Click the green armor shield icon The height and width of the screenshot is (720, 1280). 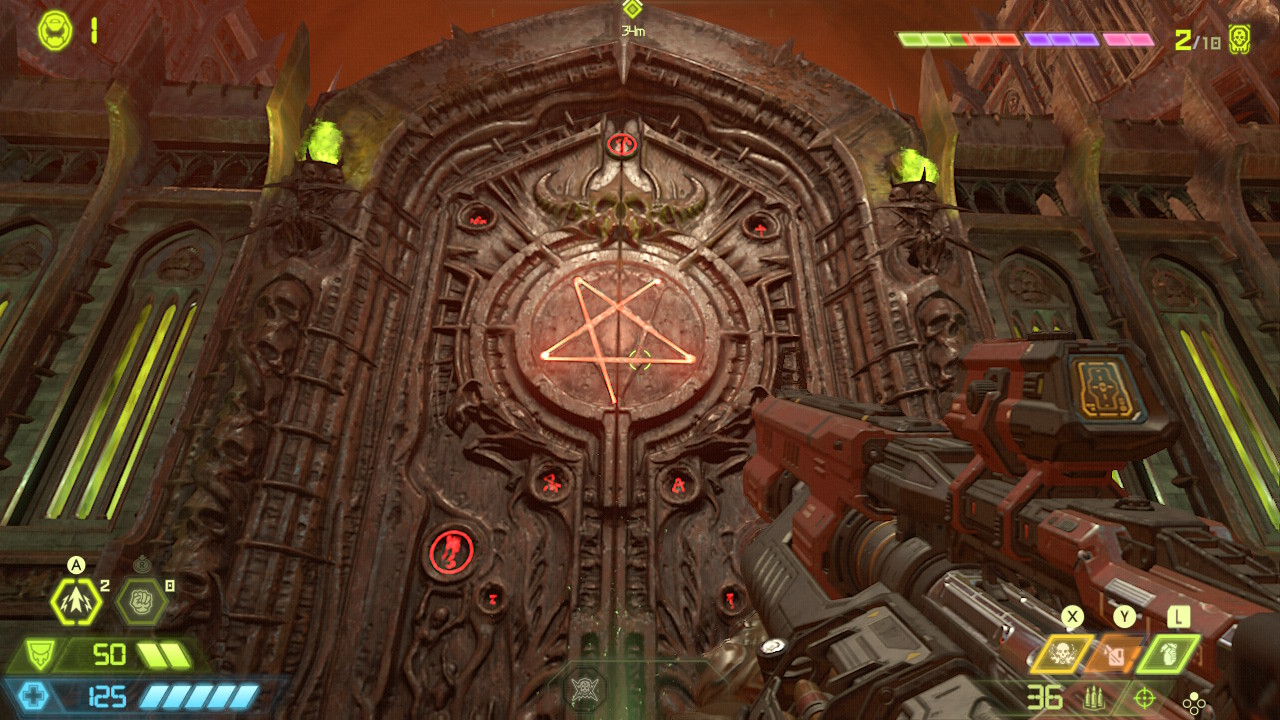pyautogui.click(x=39, y=656)
